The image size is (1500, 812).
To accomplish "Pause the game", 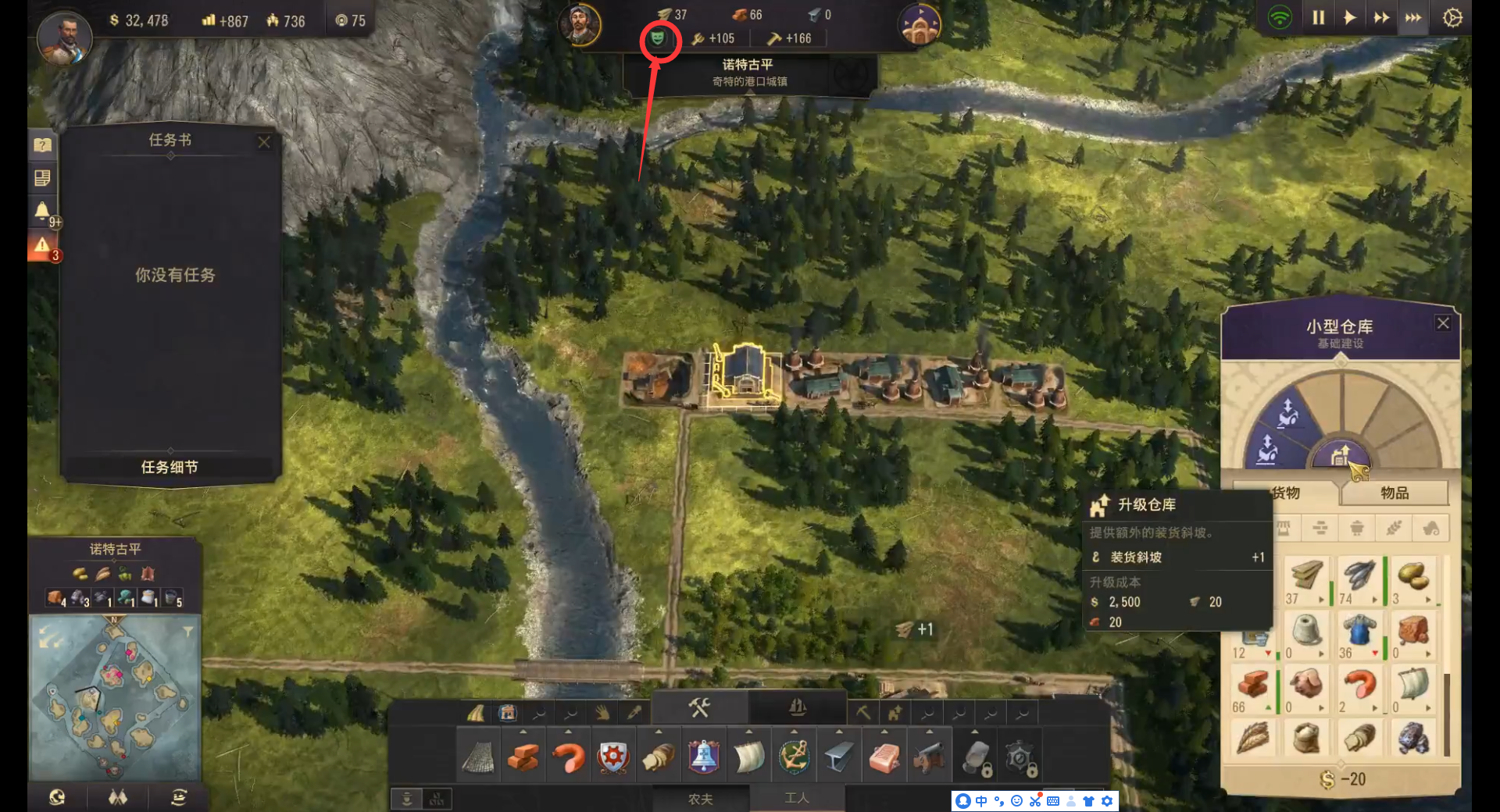I will [1319, 18].
